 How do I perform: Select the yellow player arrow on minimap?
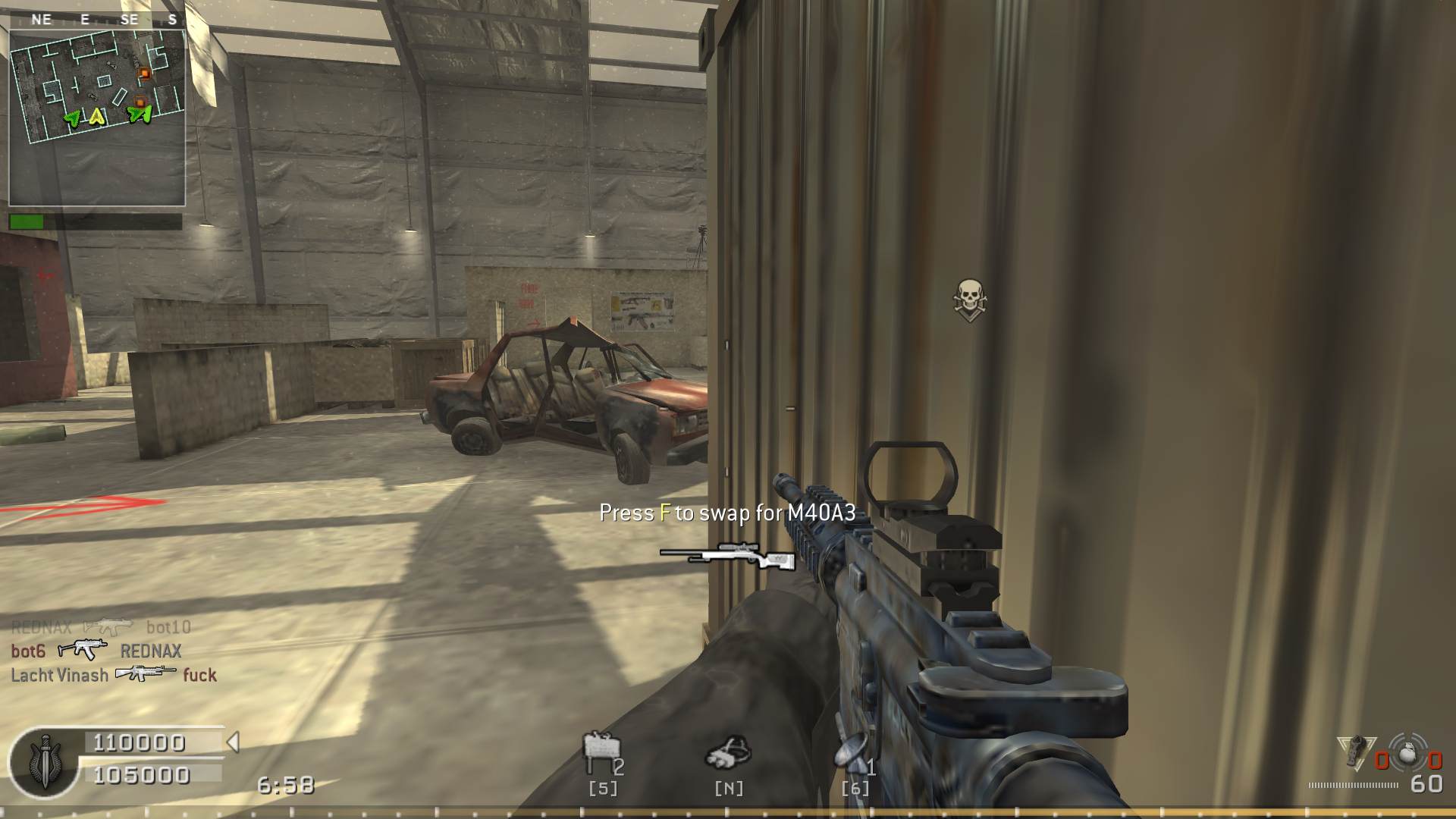pyautogui.click(x=96, y=117)
